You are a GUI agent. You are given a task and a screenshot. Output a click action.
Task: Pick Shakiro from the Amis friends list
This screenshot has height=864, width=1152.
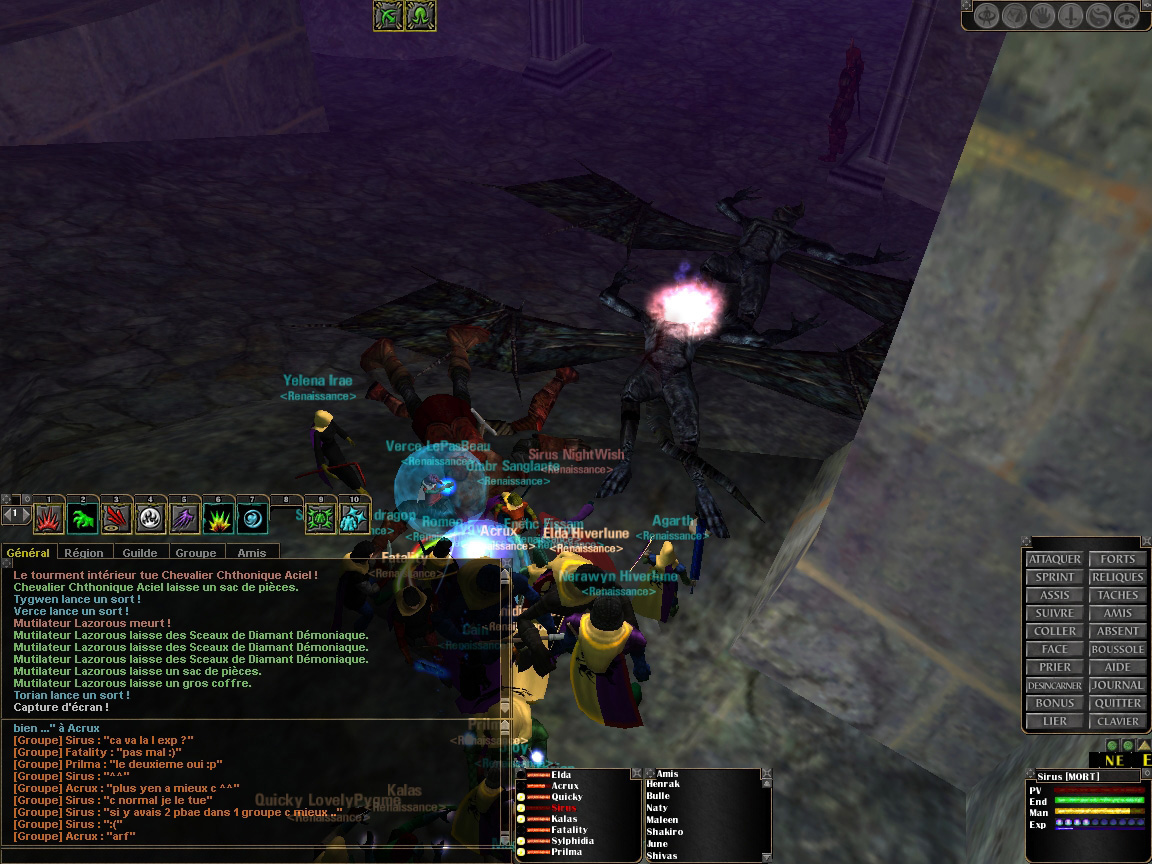click(664, 832)
